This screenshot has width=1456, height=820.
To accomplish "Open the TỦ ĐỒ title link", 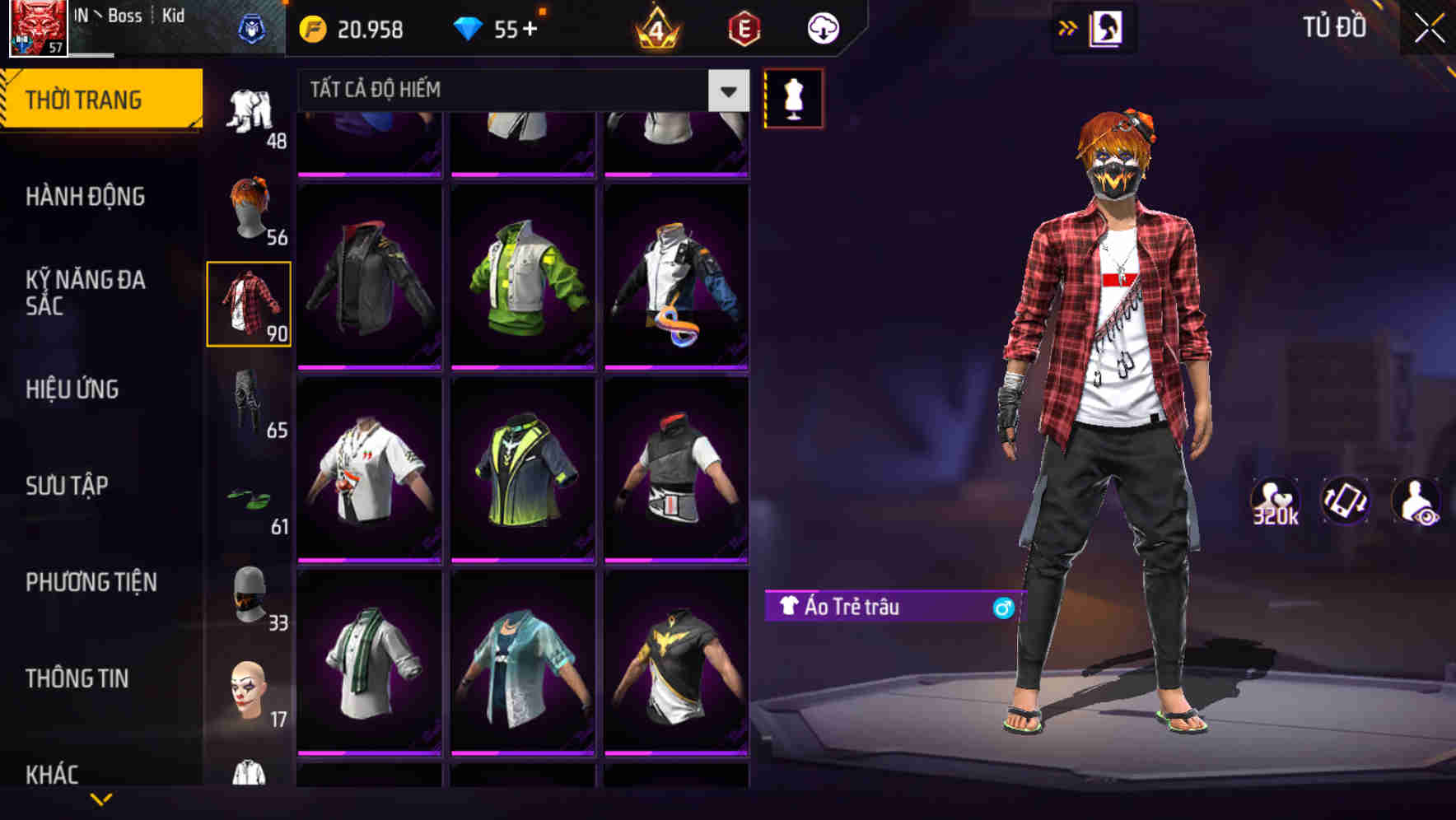I will click(x=1334, y=27).
